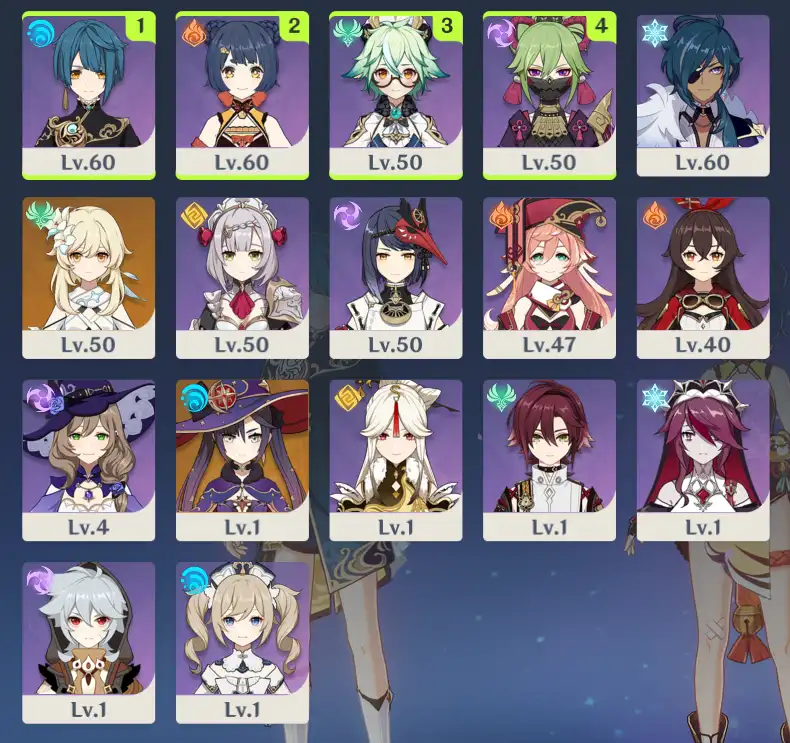The image size is (790, 743).
Task: Select Heizou, the red-haired Anemo character
Action: (x=549, y=460)
